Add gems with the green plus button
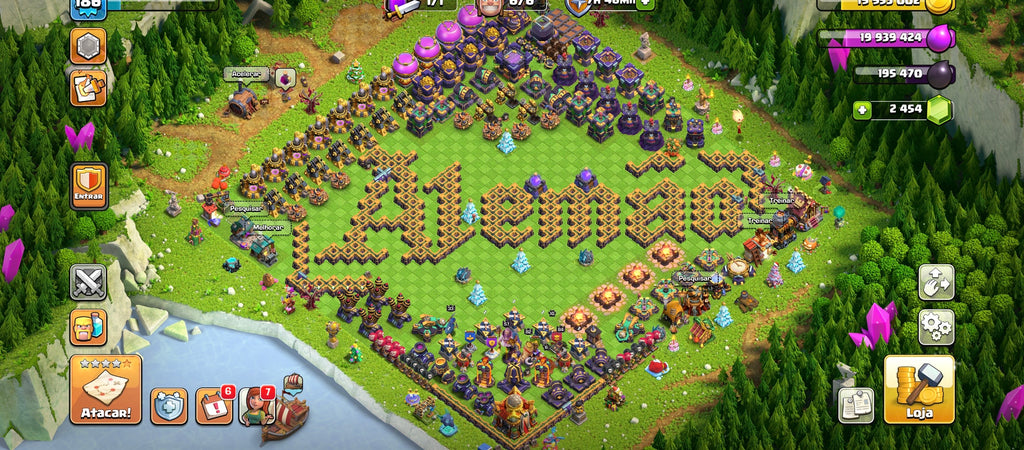 pos(862,110)
